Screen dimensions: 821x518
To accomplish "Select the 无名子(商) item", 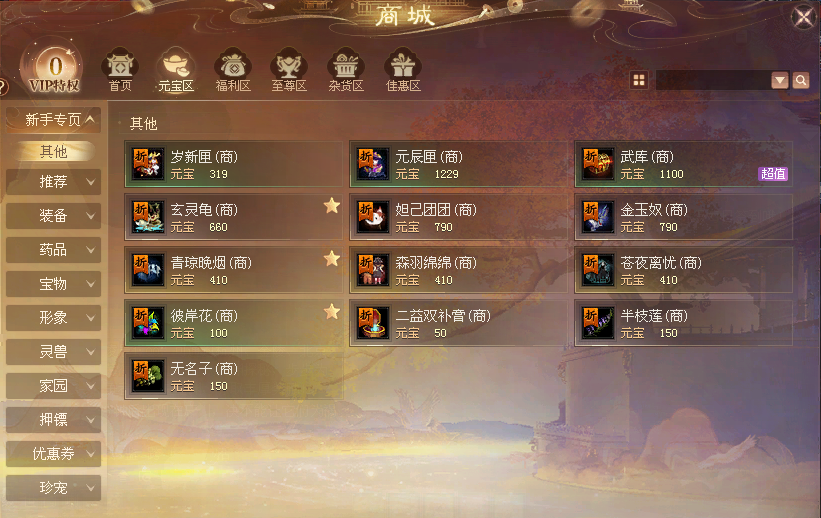I will 233,376.
